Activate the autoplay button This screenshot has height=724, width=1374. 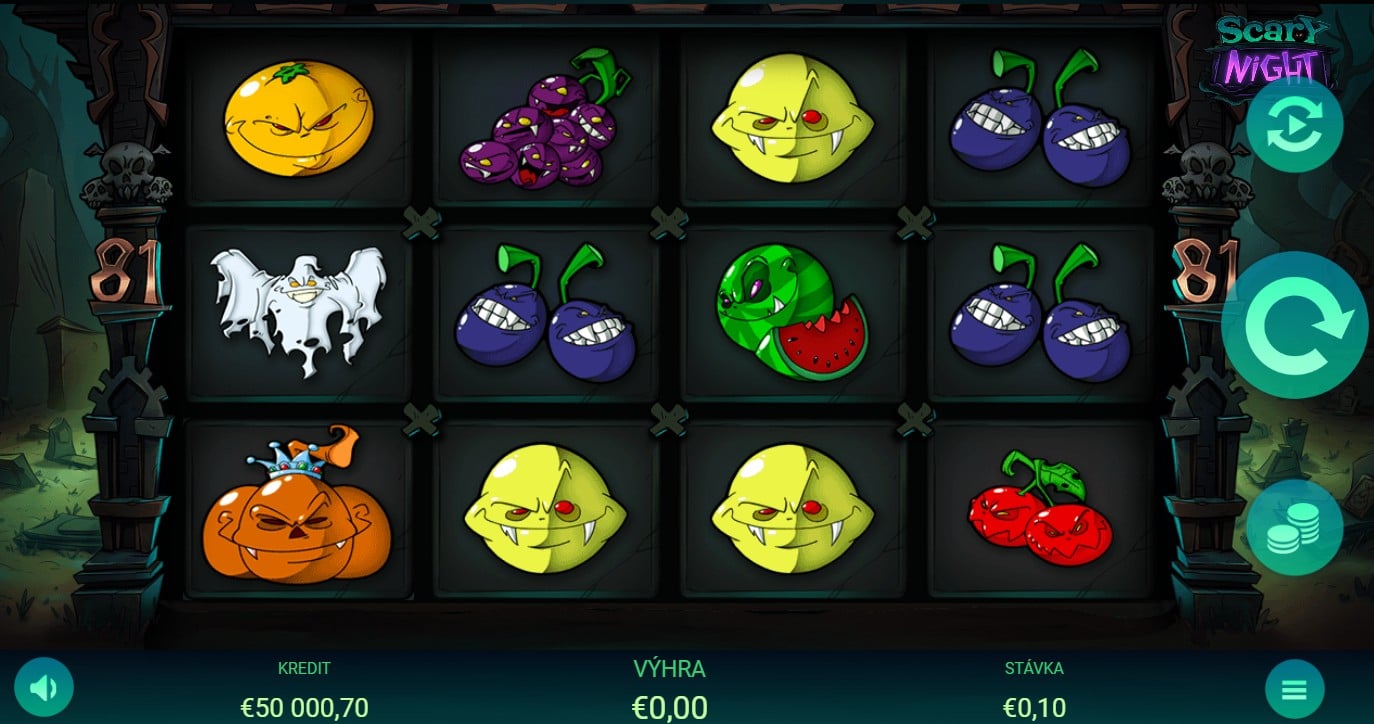(x=1294, y=125)
